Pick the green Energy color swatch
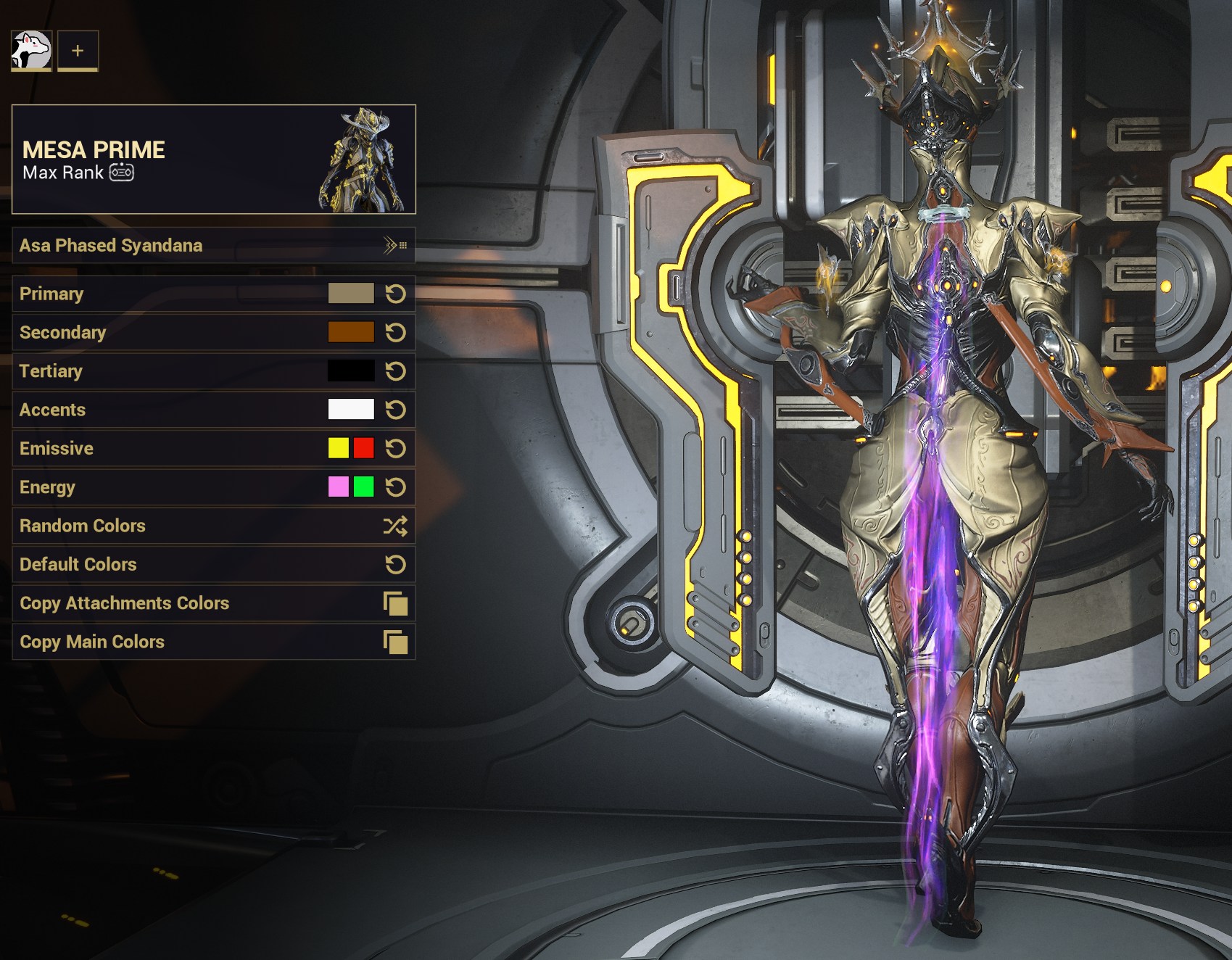 point(364,487)
